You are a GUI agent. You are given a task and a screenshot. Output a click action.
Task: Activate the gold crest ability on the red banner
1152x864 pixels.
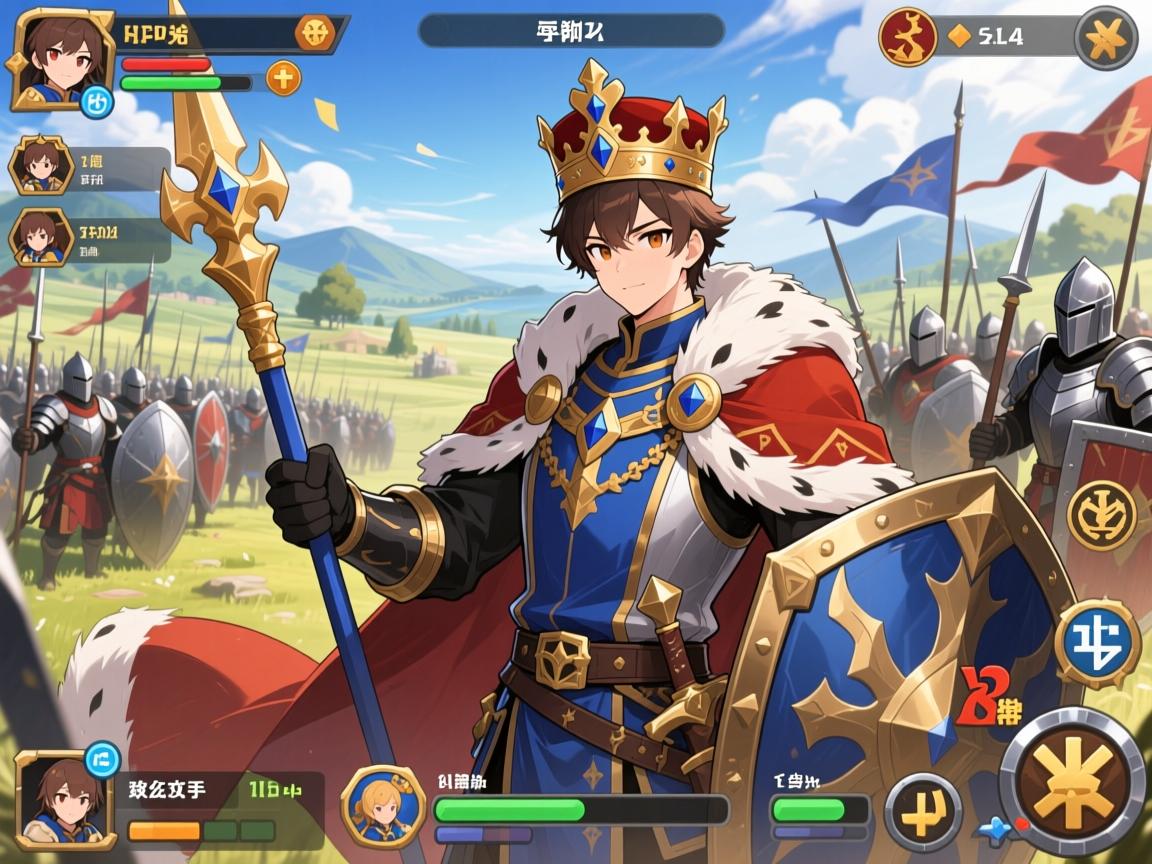click(x=1101, y=515)
